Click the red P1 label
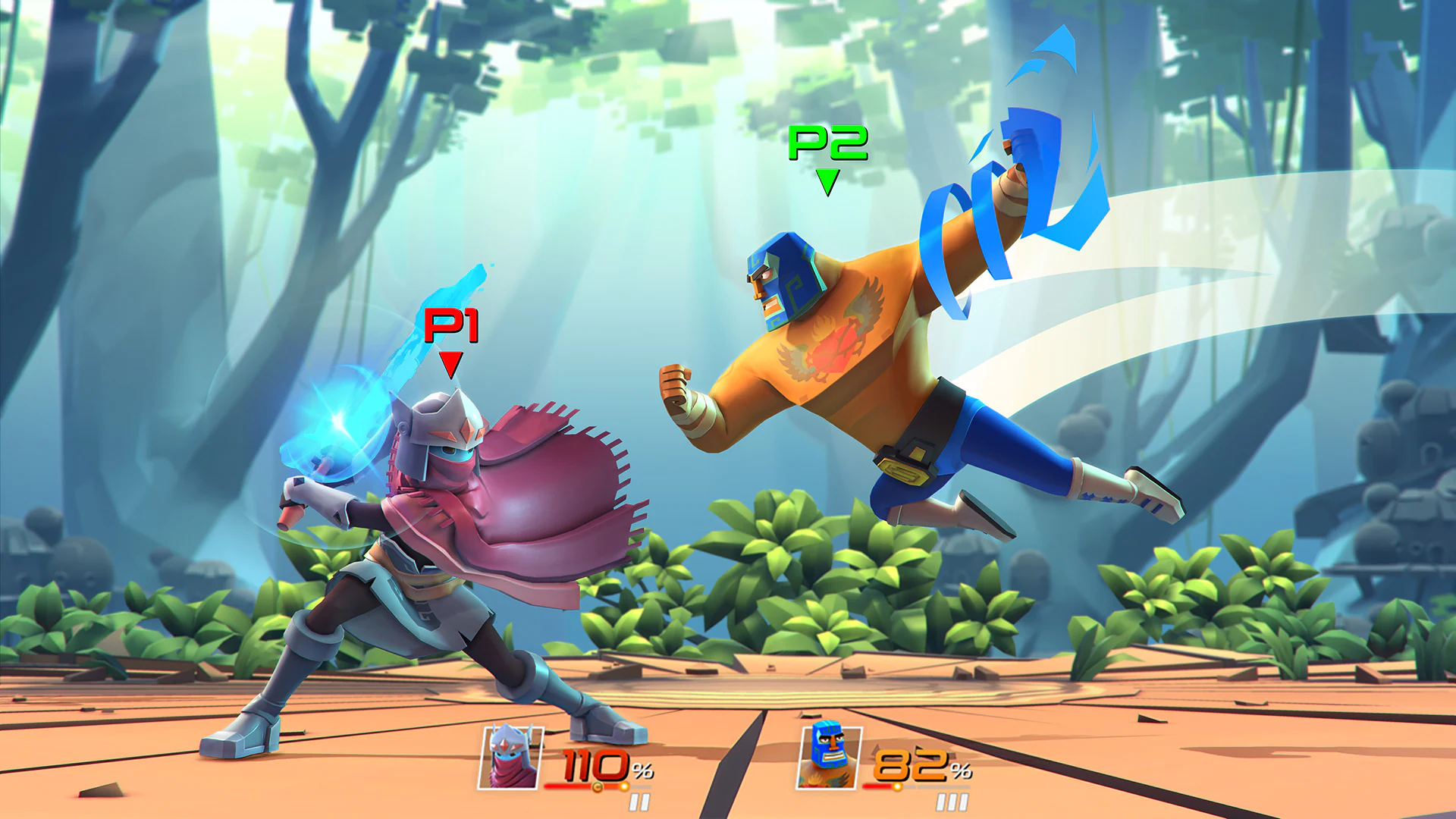Viewport: 1456px width, 819px height. click(x=450, y=328)
